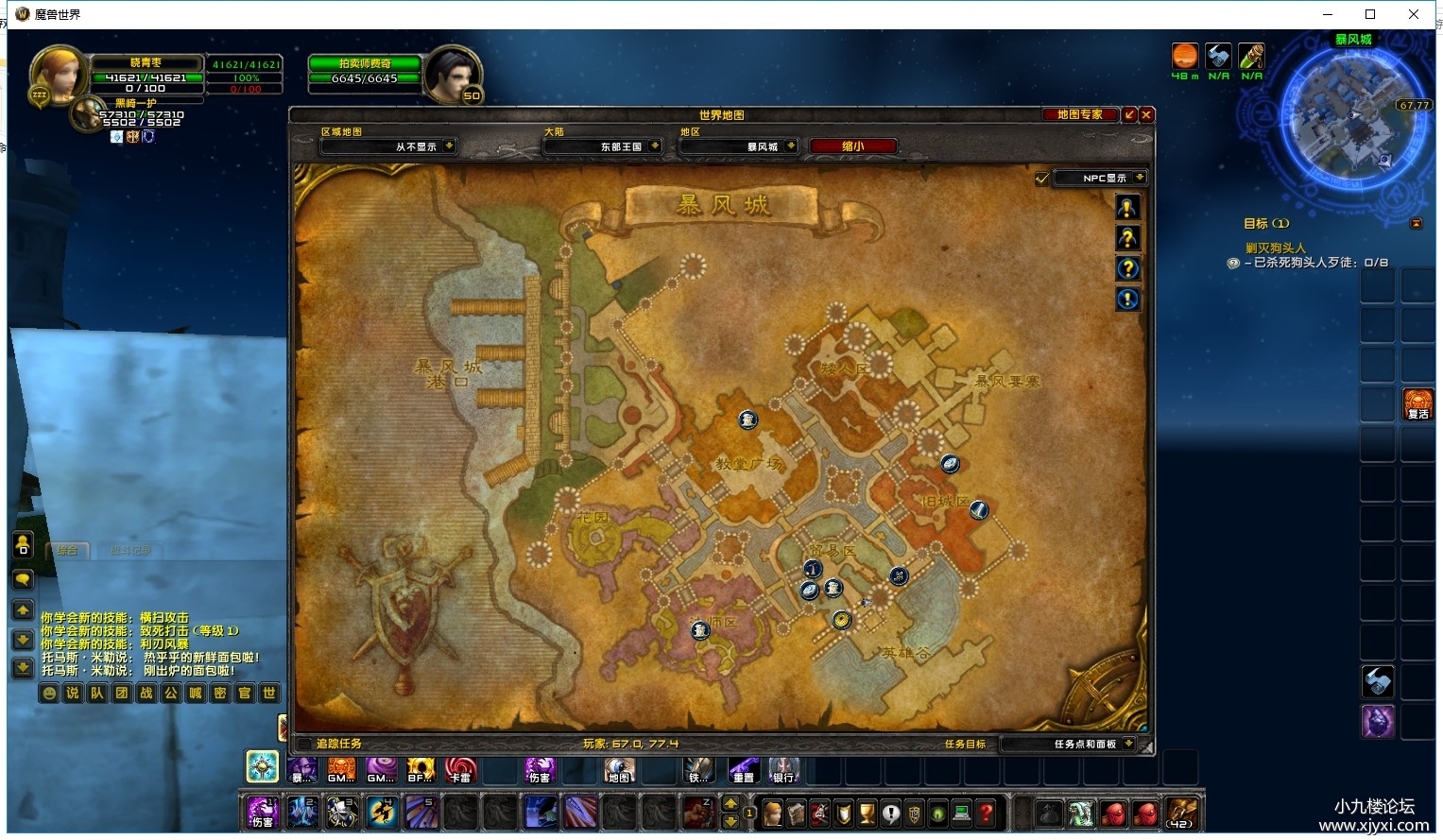1443x840 pixels.
Task: Toggle the NPC显示 checkbox
Action: tap(1042, 178)
